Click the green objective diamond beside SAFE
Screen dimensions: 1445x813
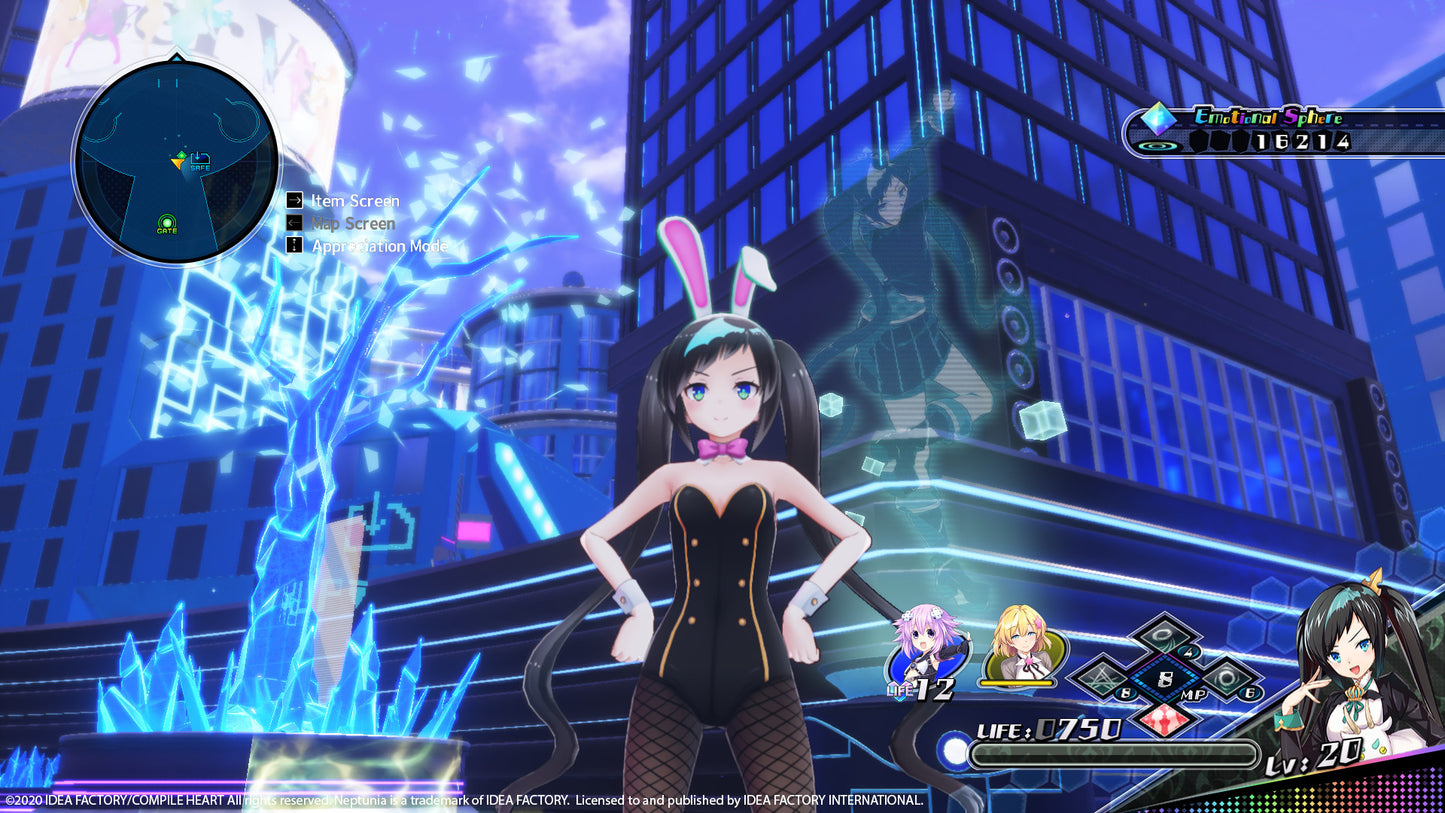(x=182, y=154)
